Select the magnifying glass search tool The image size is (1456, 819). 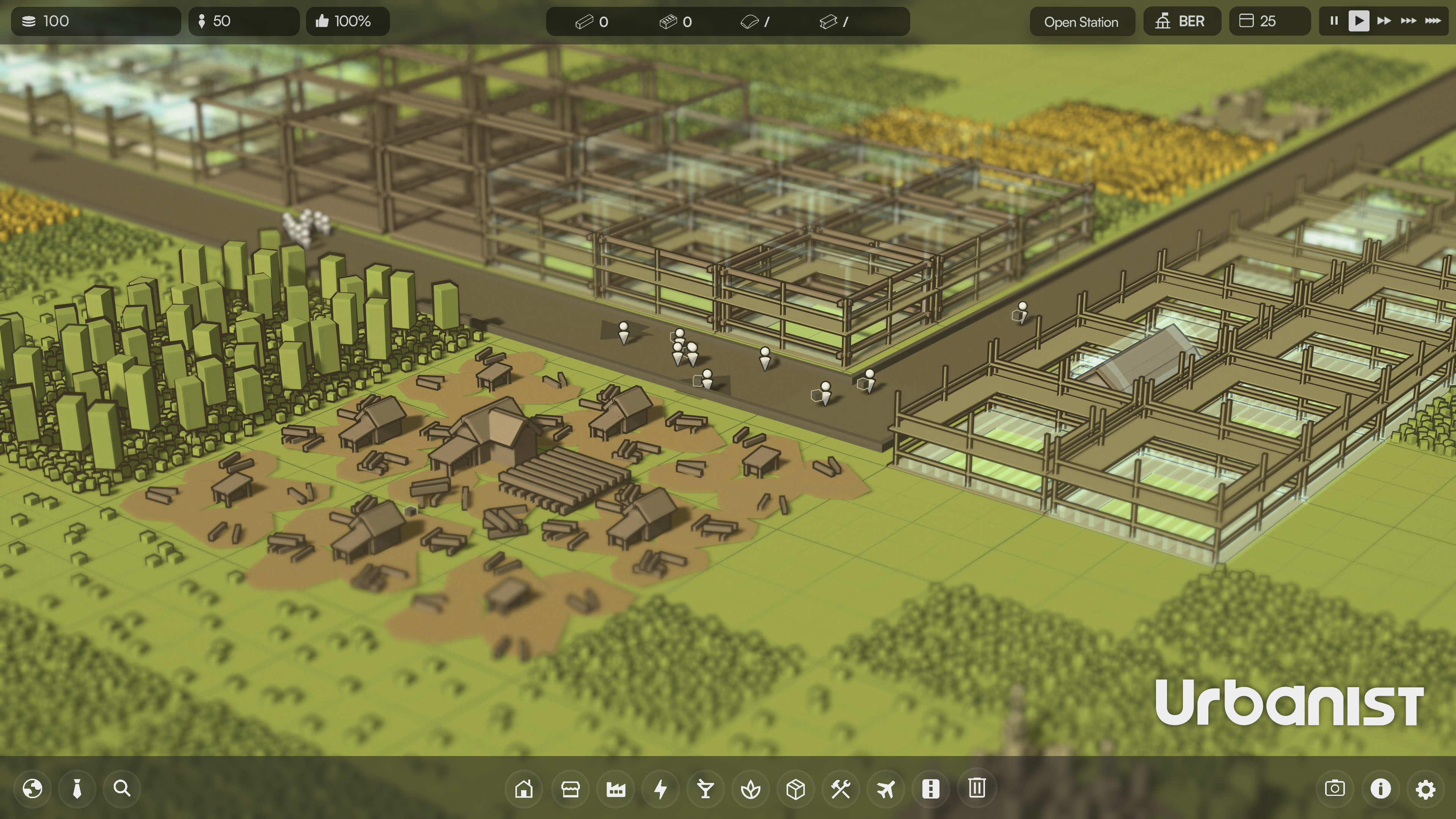pos(122,789)
